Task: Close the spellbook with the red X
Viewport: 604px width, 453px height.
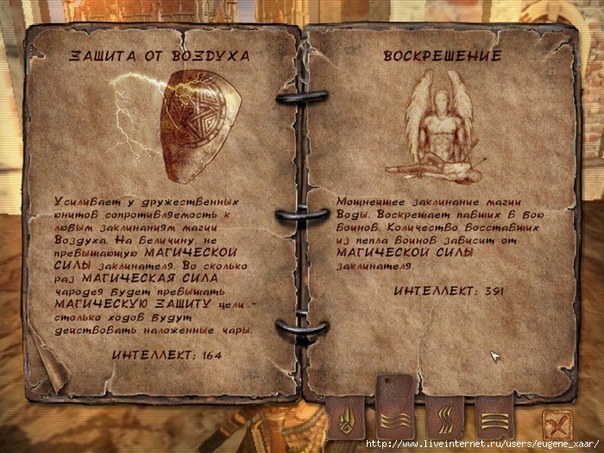Action: pos(557,423)
